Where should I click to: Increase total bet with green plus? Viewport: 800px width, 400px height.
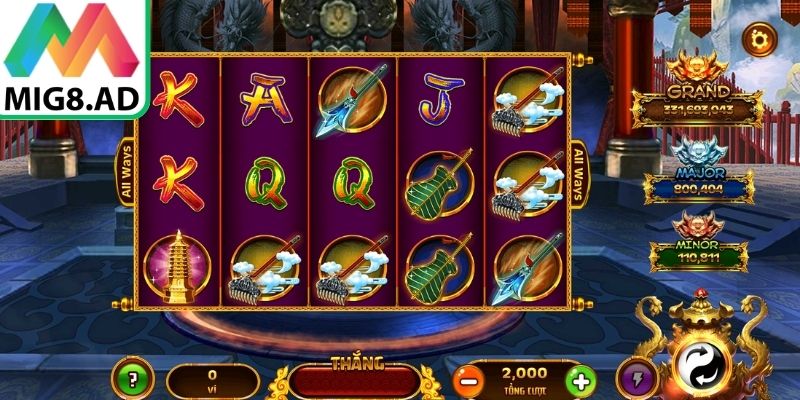[x=579, y=381]
